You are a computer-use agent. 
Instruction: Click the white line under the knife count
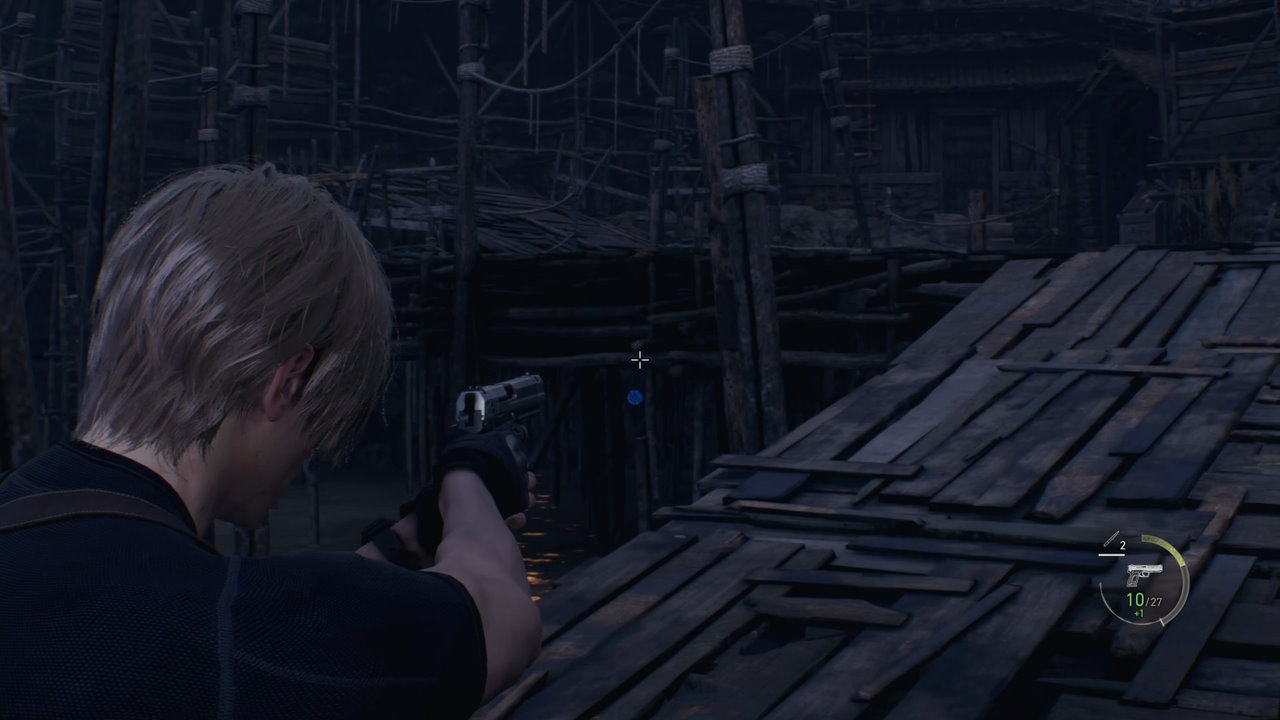(1111, 555)
